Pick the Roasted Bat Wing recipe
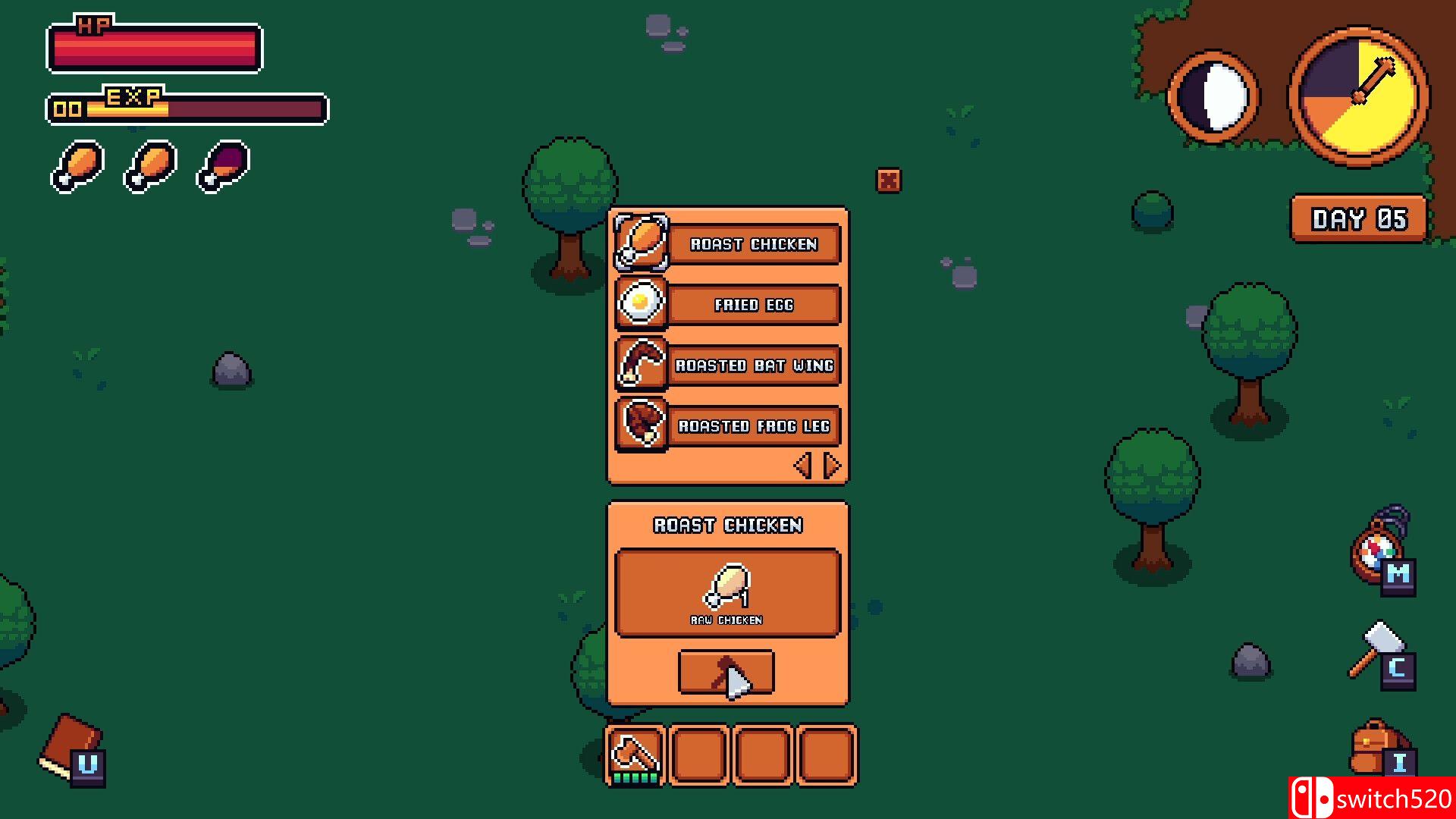The width and height of the screenshot is (1456, 819). click(753, 366)
